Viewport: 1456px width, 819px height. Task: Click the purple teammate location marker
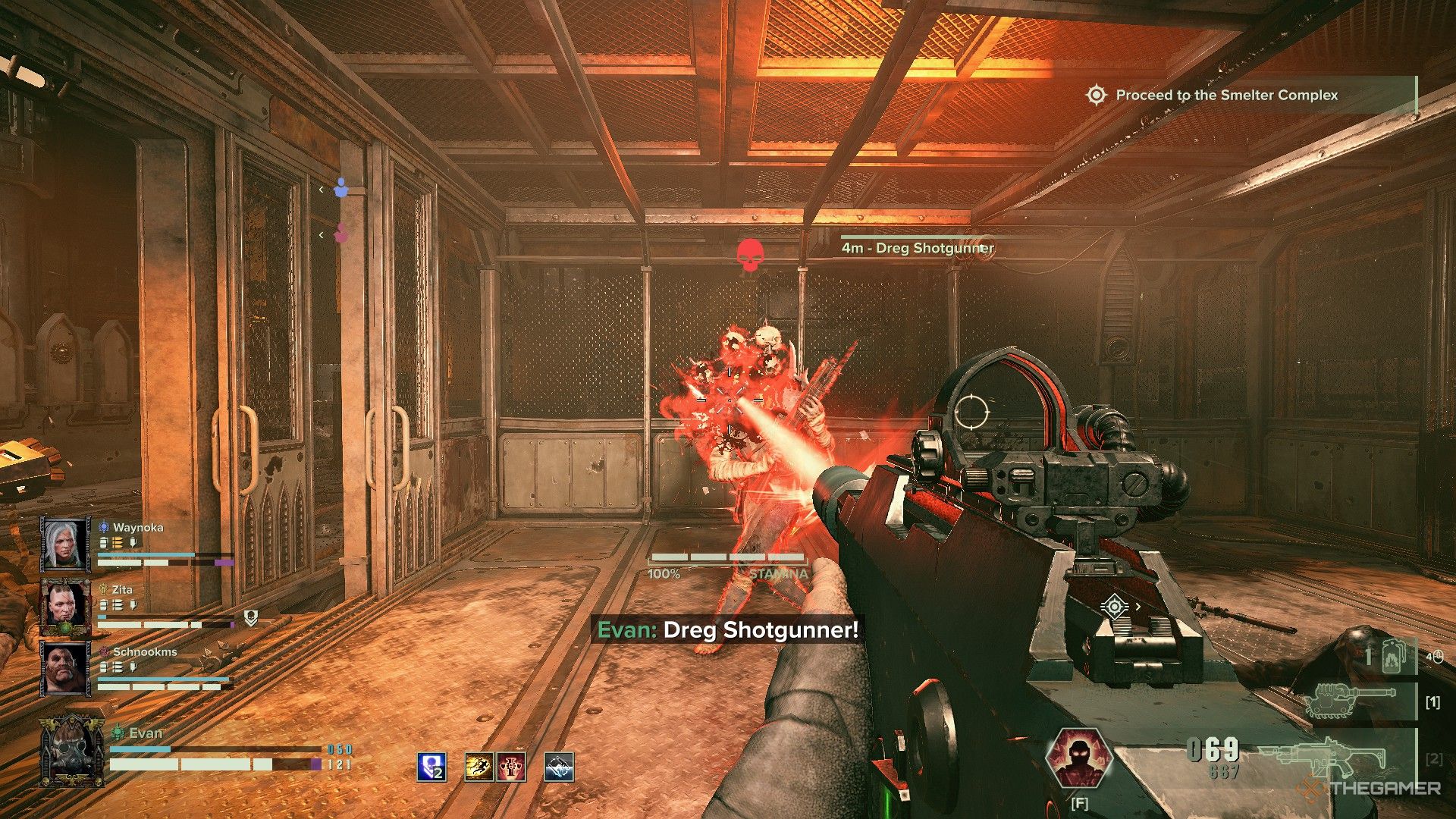point(342,234)
